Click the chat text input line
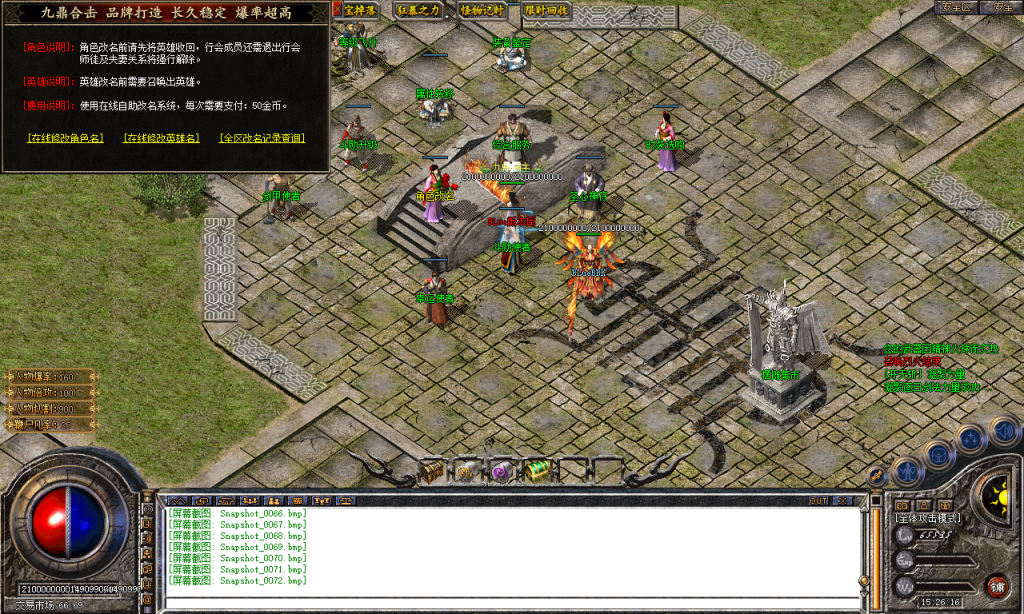The height and width of the screenshot is (614, 1024). (x=510, y=602)
